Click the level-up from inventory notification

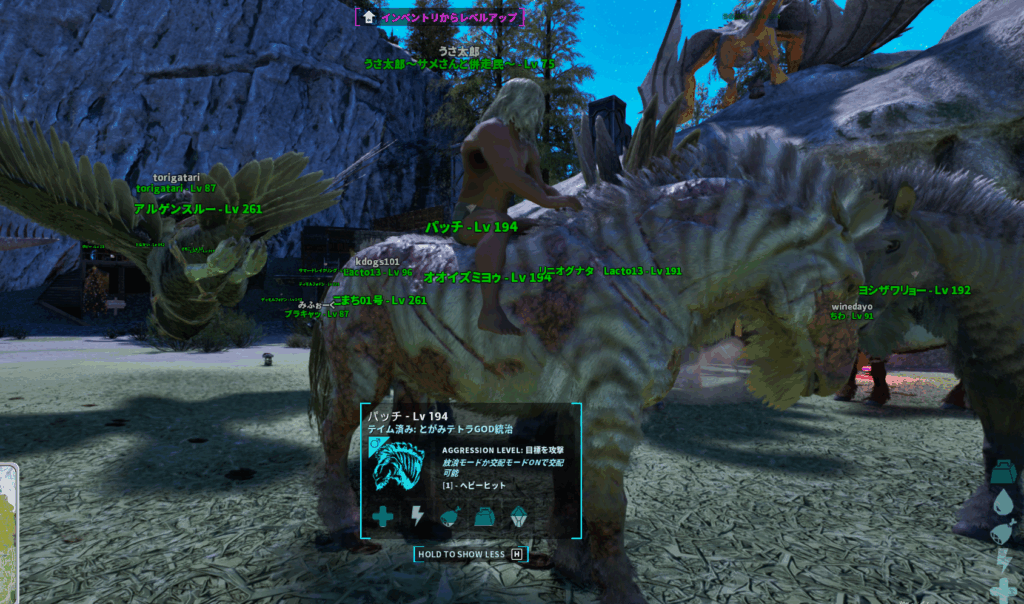click(x=440, y=16)
